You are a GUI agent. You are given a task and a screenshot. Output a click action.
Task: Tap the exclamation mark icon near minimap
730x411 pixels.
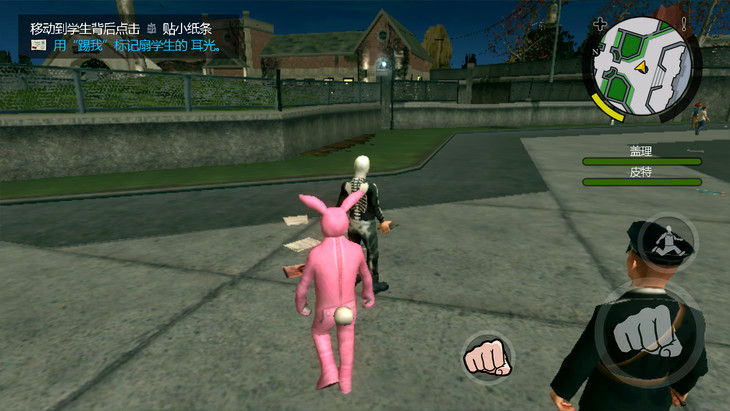point(684,22)
